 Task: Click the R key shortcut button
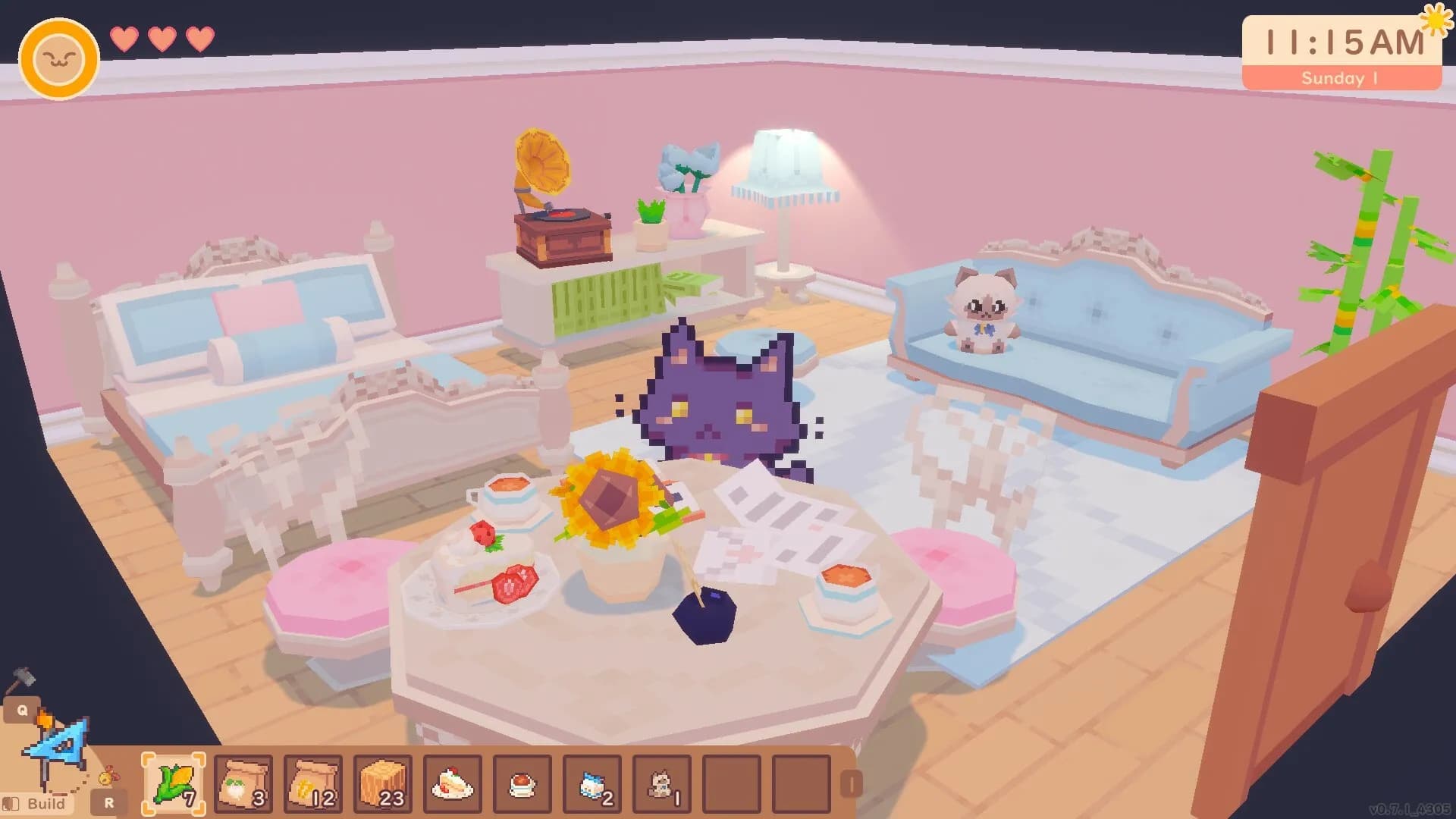pyautogui.click(x=108, y=801)
